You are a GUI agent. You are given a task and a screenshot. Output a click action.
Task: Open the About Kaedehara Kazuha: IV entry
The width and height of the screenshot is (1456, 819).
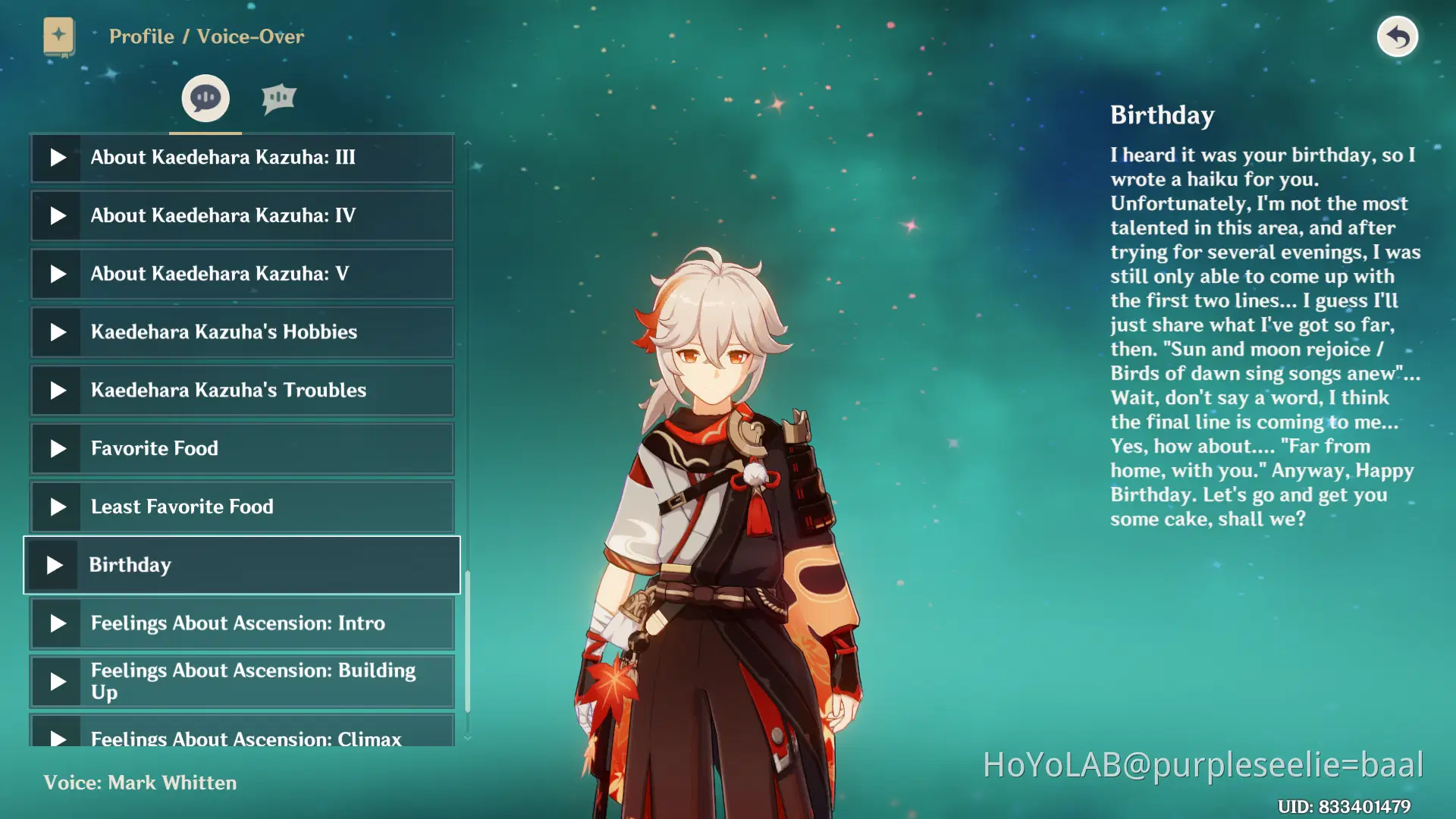click(x=241, y=215)
